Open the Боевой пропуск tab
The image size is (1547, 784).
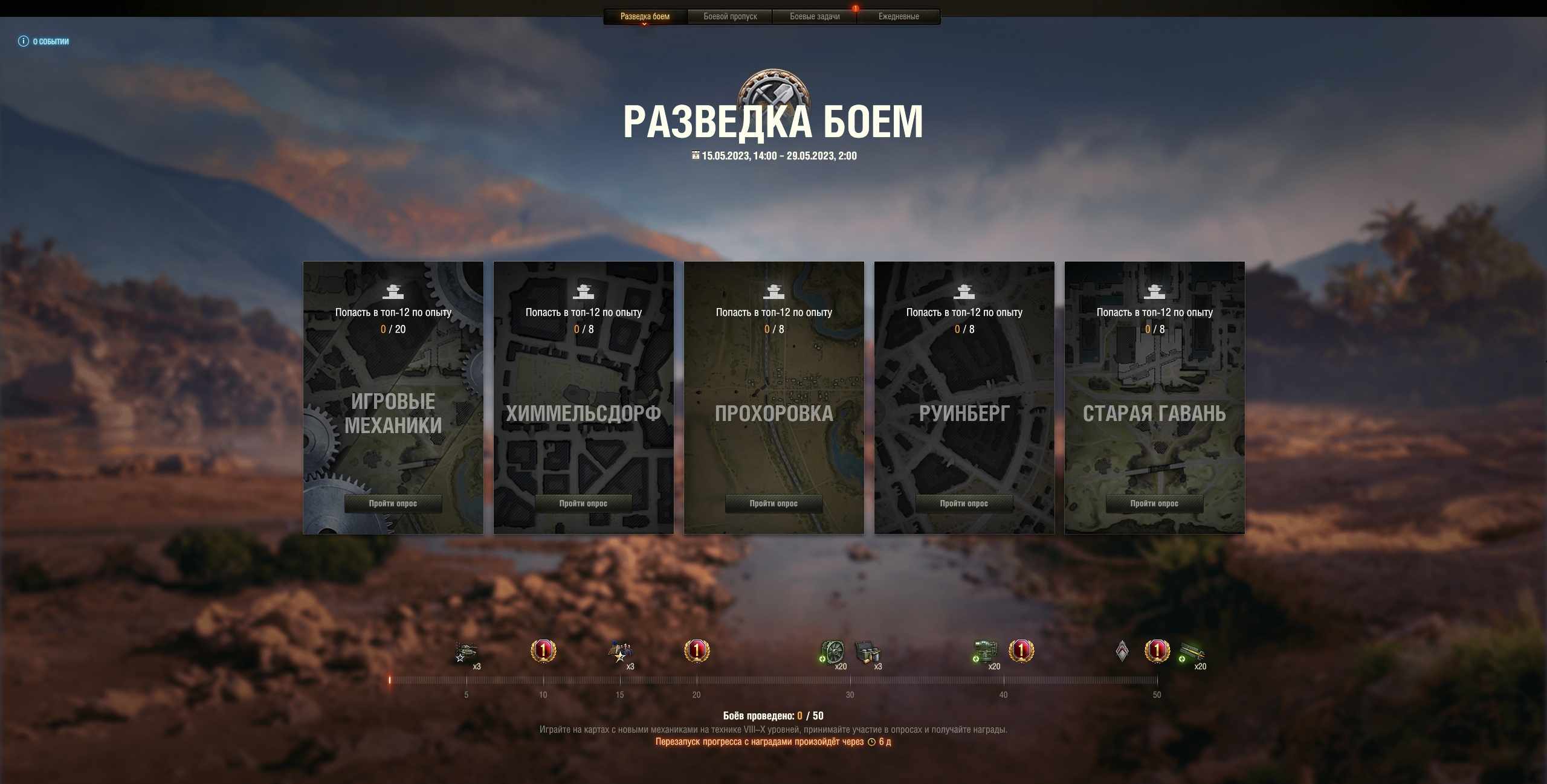(x=730, y=16)
